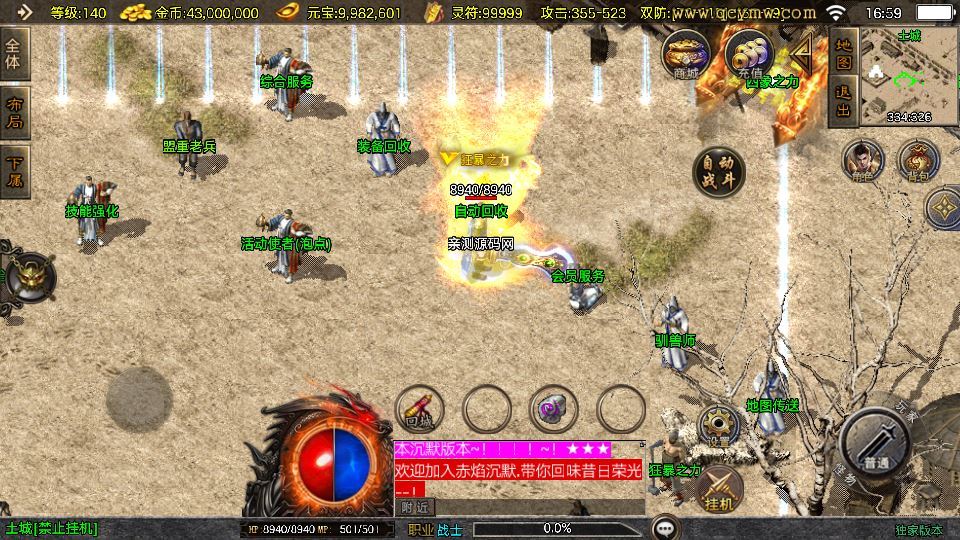Screen dimensions: 960x540
Task: Open the chat speech bubble
Action: pyautogui.click(x=664, y=528)
